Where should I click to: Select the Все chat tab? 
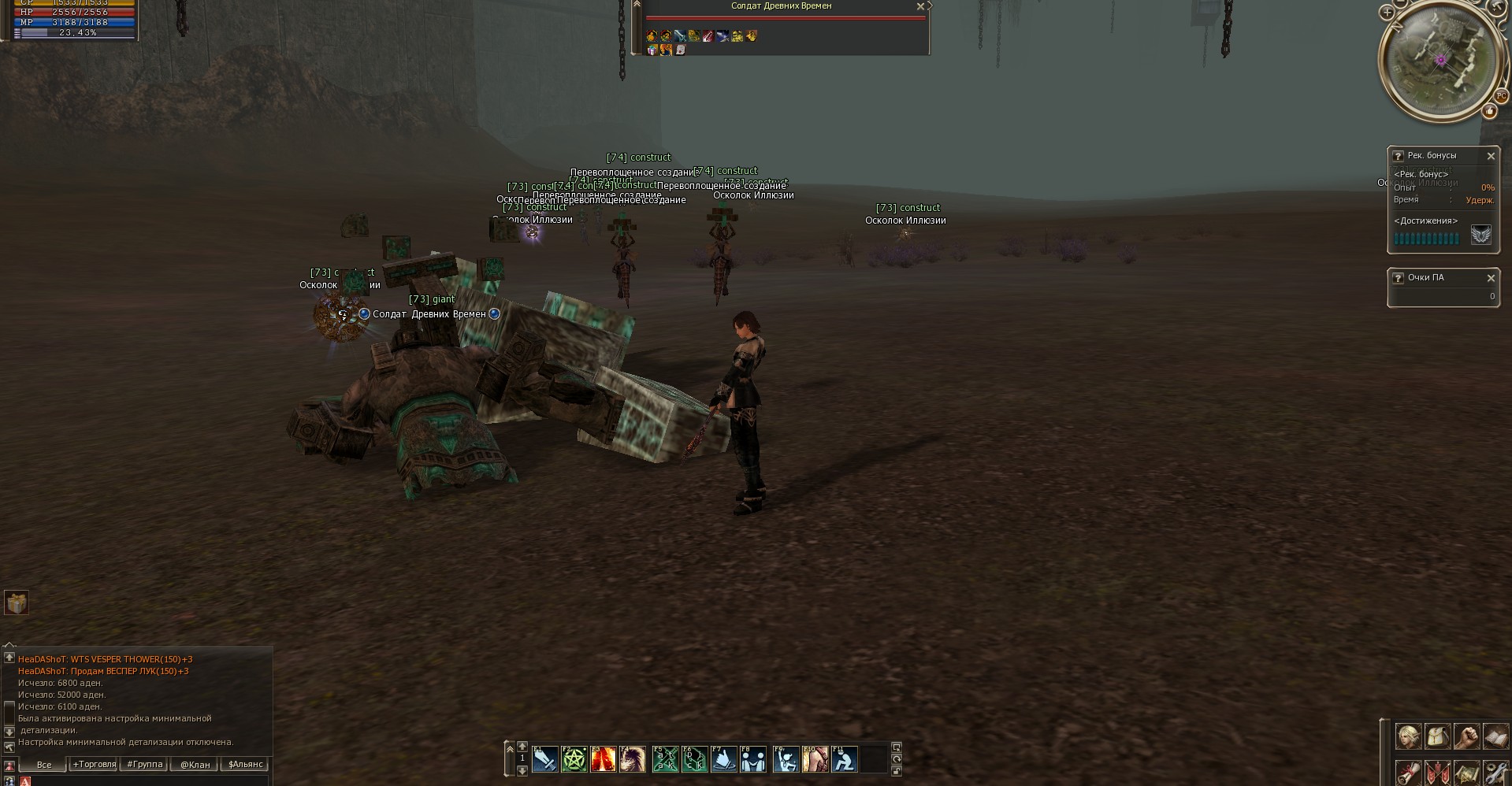(44, 764)
